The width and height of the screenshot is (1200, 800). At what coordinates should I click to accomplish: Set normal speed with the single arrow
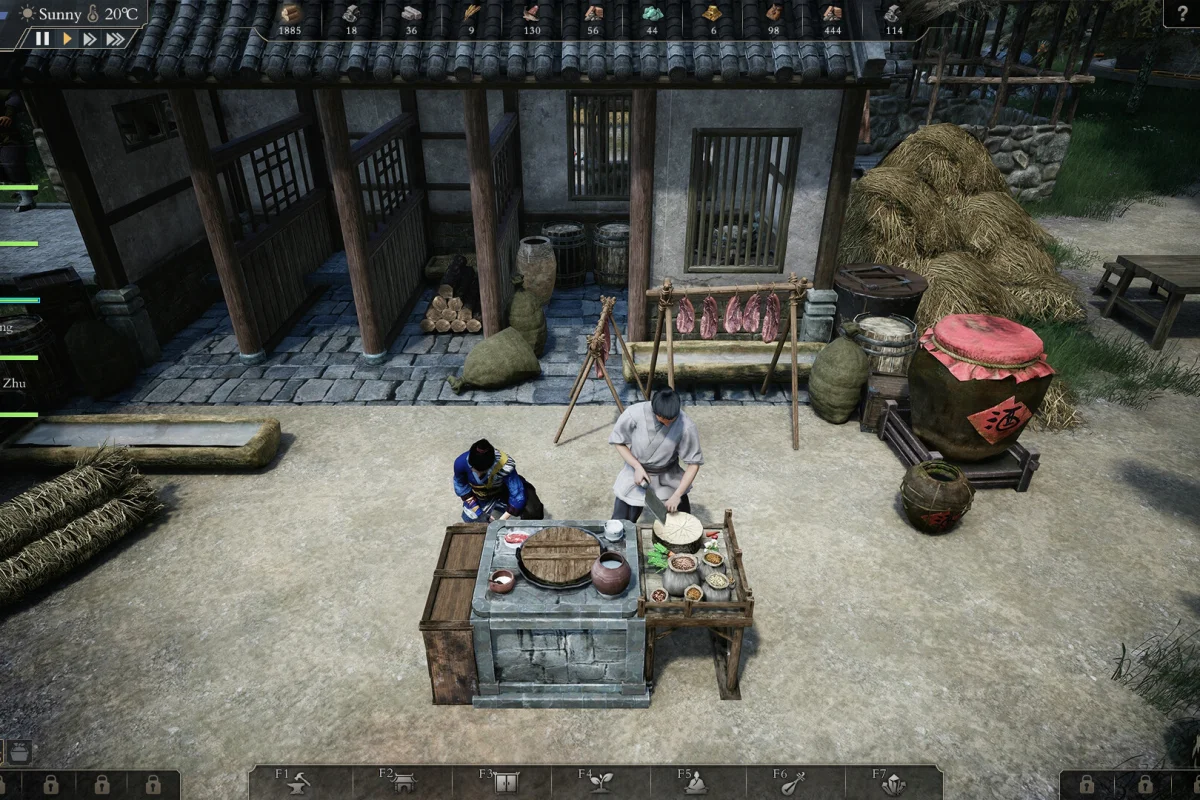pyautogui.click(x=67, y=39)
